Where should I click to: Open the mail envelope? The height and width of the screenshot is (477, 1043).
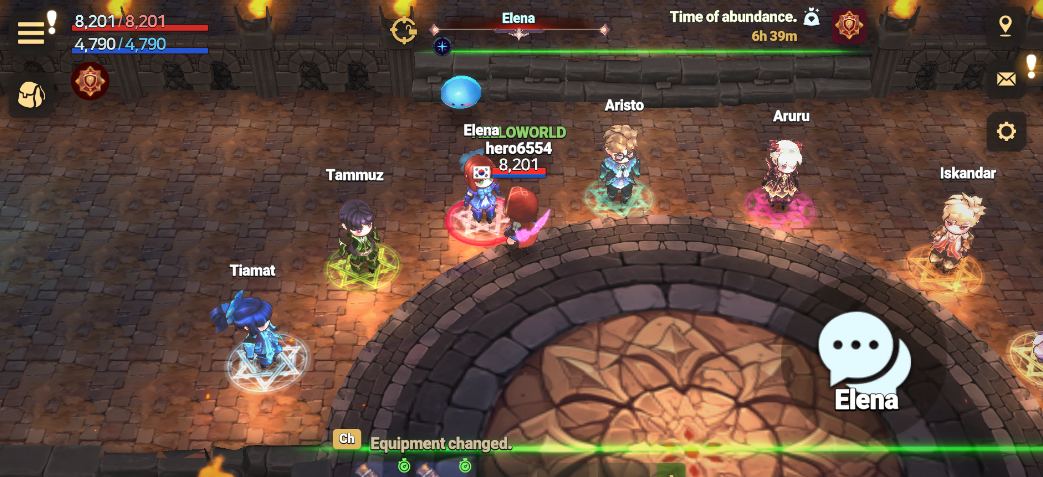point(1006,78)
